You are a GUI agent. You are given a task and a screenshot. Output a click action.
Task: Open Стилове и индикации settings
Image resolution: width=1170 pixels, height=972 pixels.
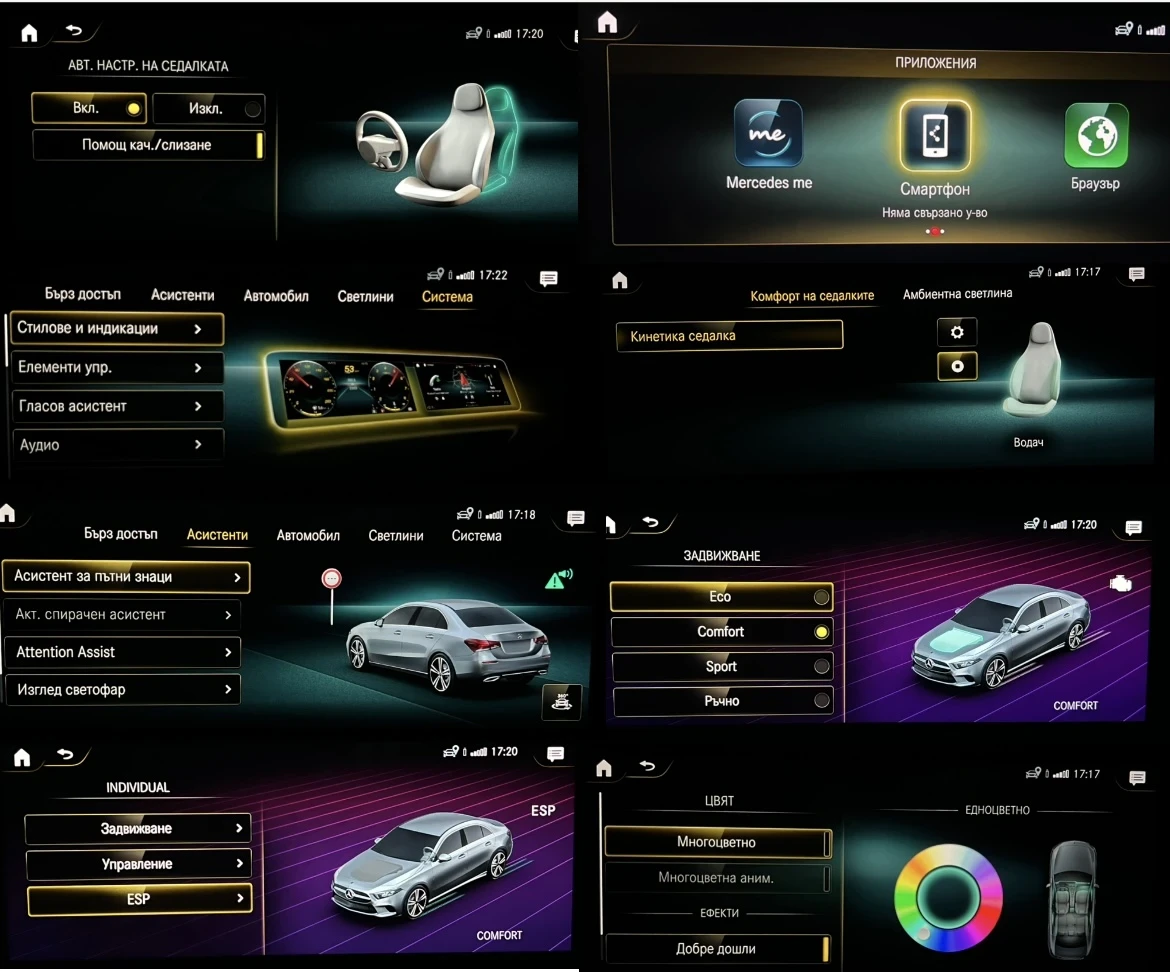pos(115,329)
